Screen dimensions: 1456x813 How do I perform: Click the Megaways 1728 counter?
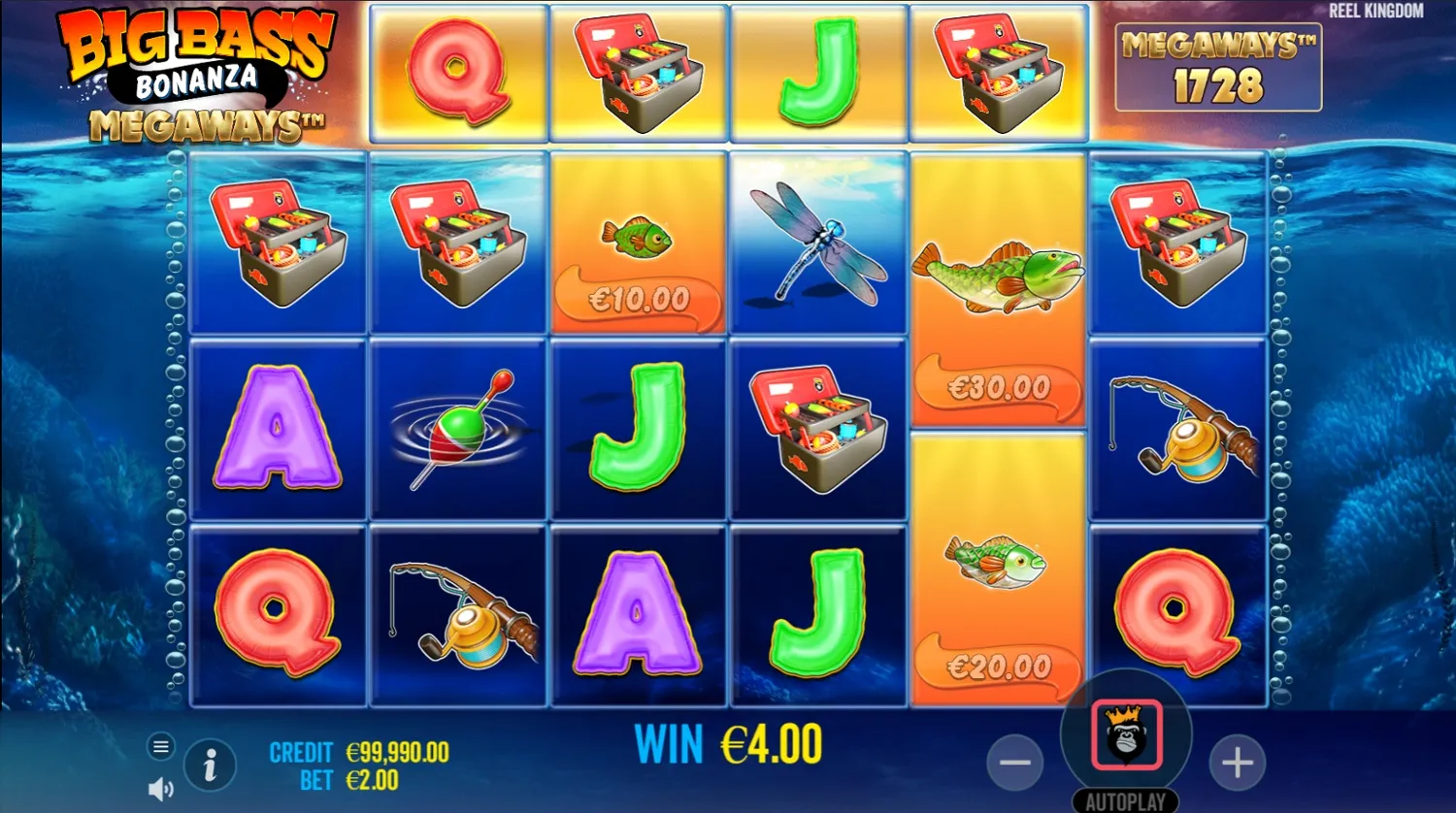1219,68
